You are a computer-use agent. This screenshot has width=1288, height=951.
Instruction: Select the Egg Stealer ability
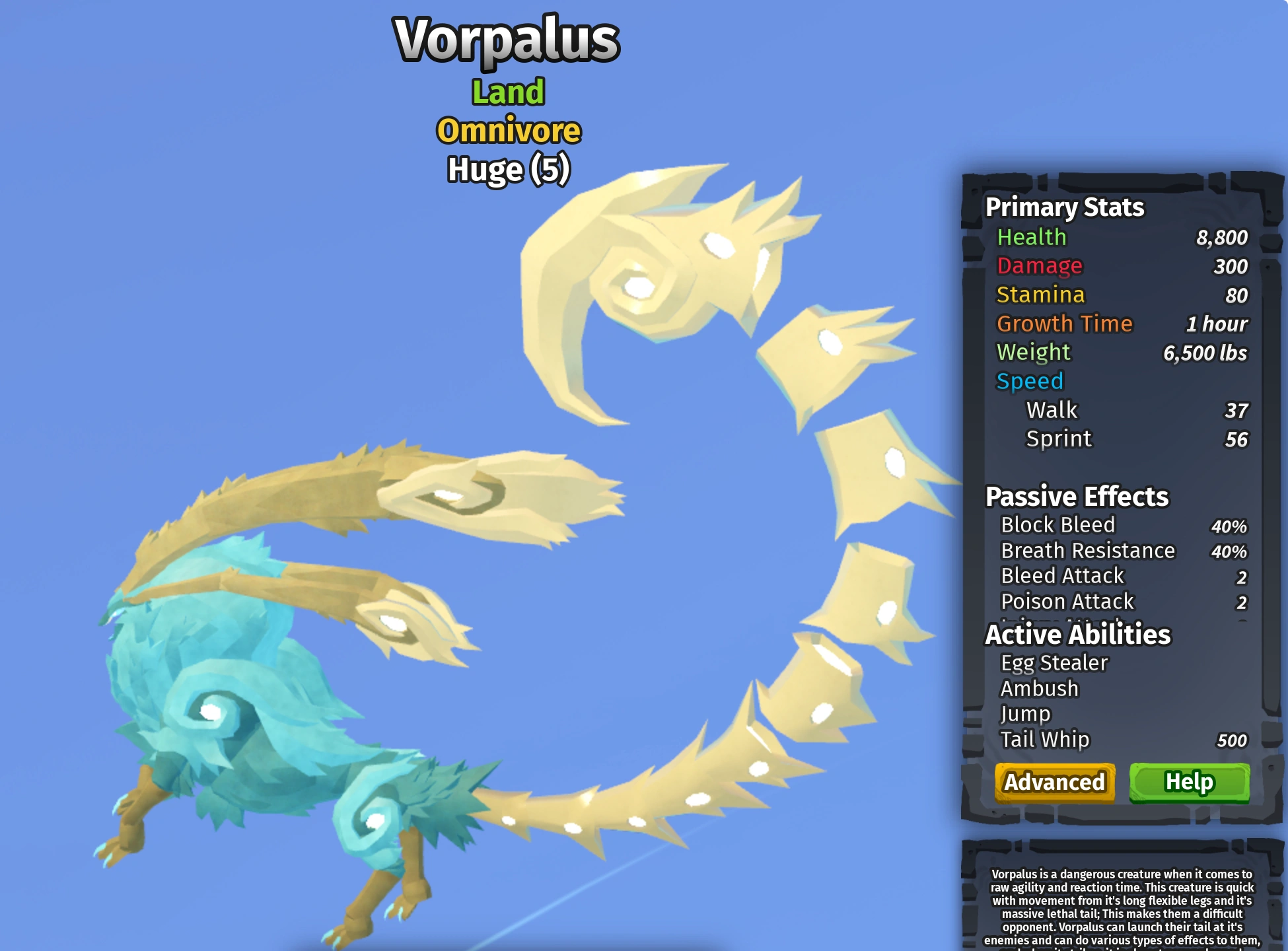(1055, 662)
